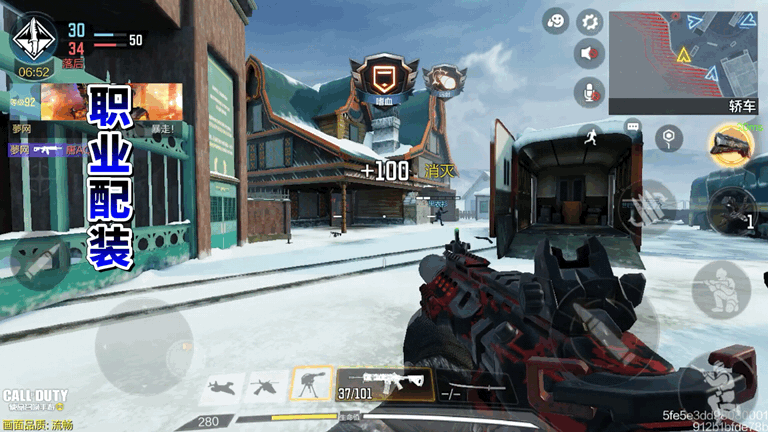Open the scoreboard team emblem
This screenshot has width=768, height=432.
pyautogui.click(x=33, y=40)
